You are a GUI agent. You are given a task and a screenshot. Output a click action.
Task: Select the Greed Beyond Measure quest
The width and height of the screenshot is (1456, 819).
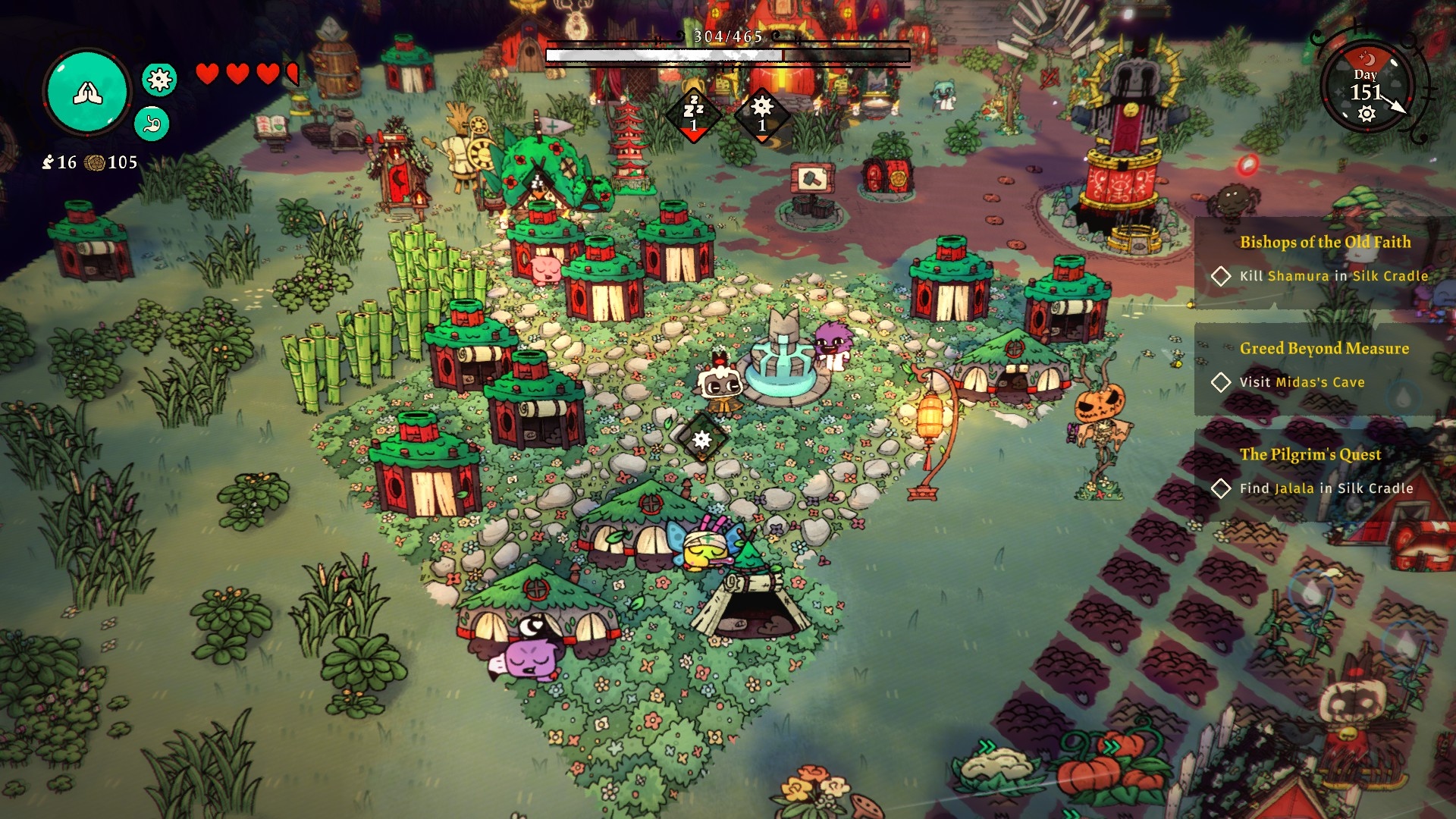[x=1323, y=349]
